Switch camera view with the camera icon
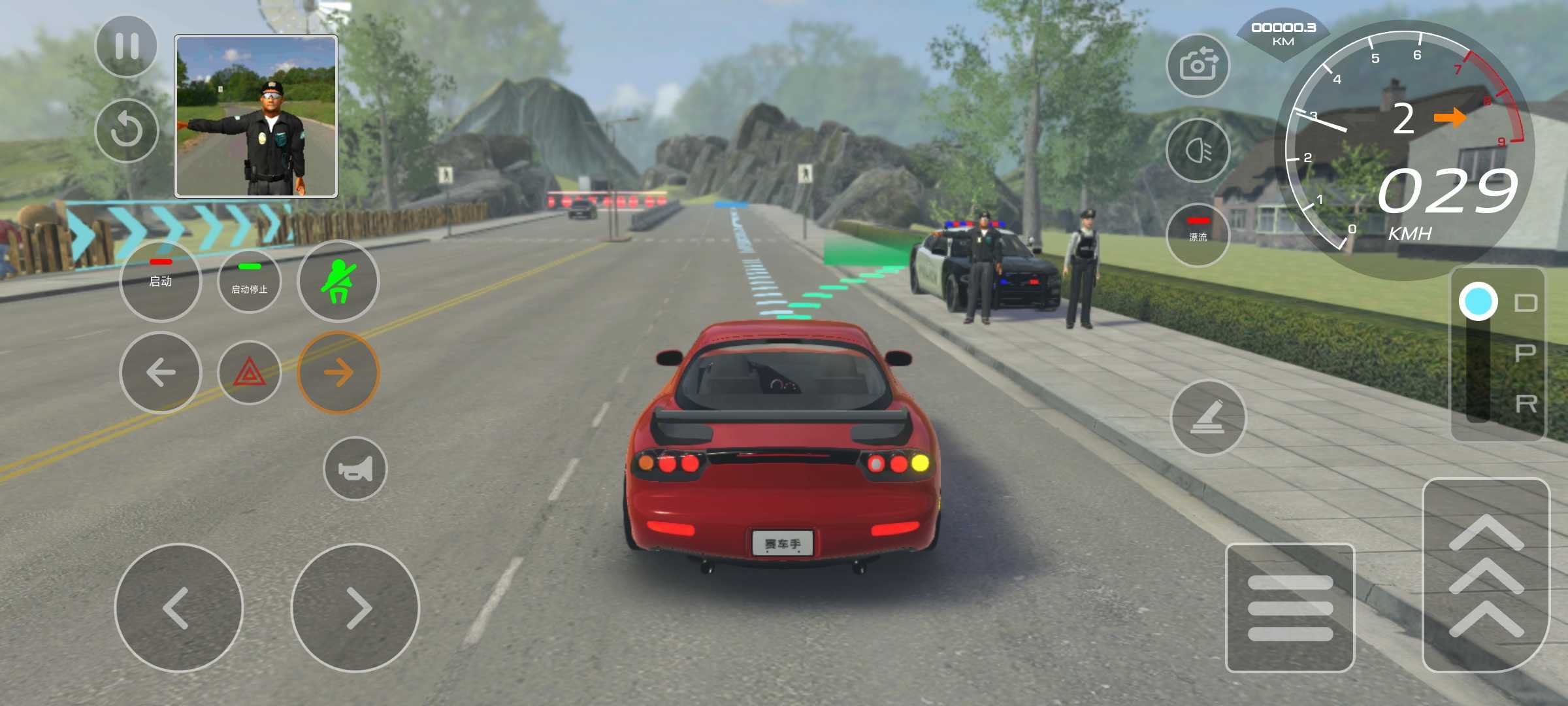 pos(1198,65)
